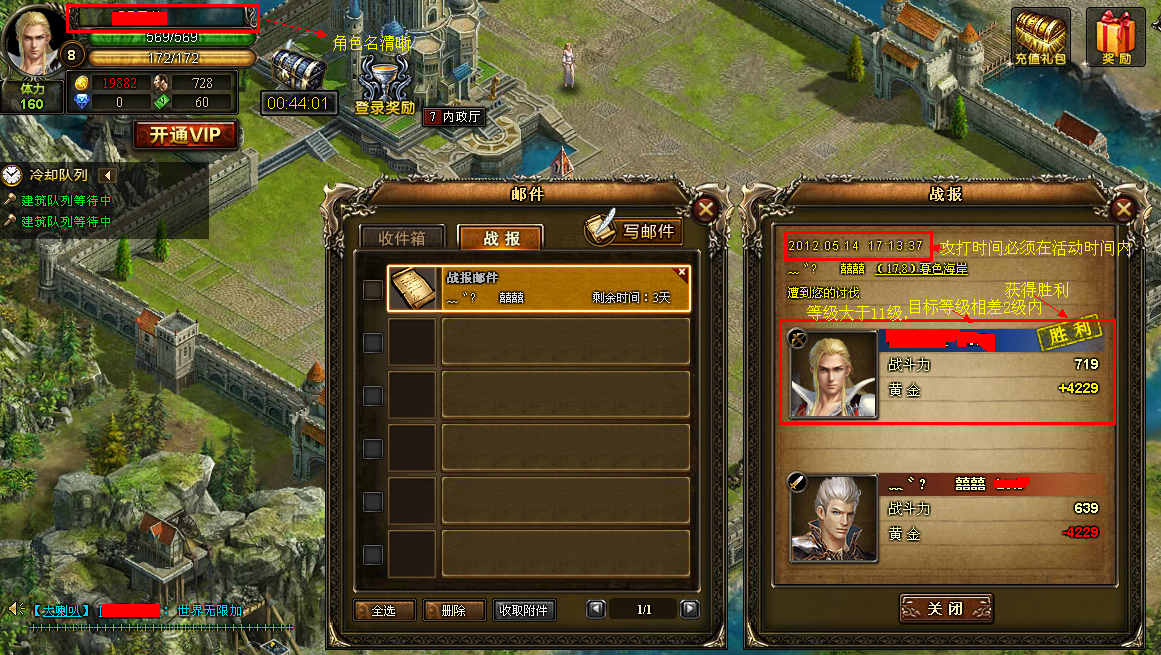Viewport: 1161px width, 655px height.
Task: Close the battle report window with X
Action: point(1124,210)
